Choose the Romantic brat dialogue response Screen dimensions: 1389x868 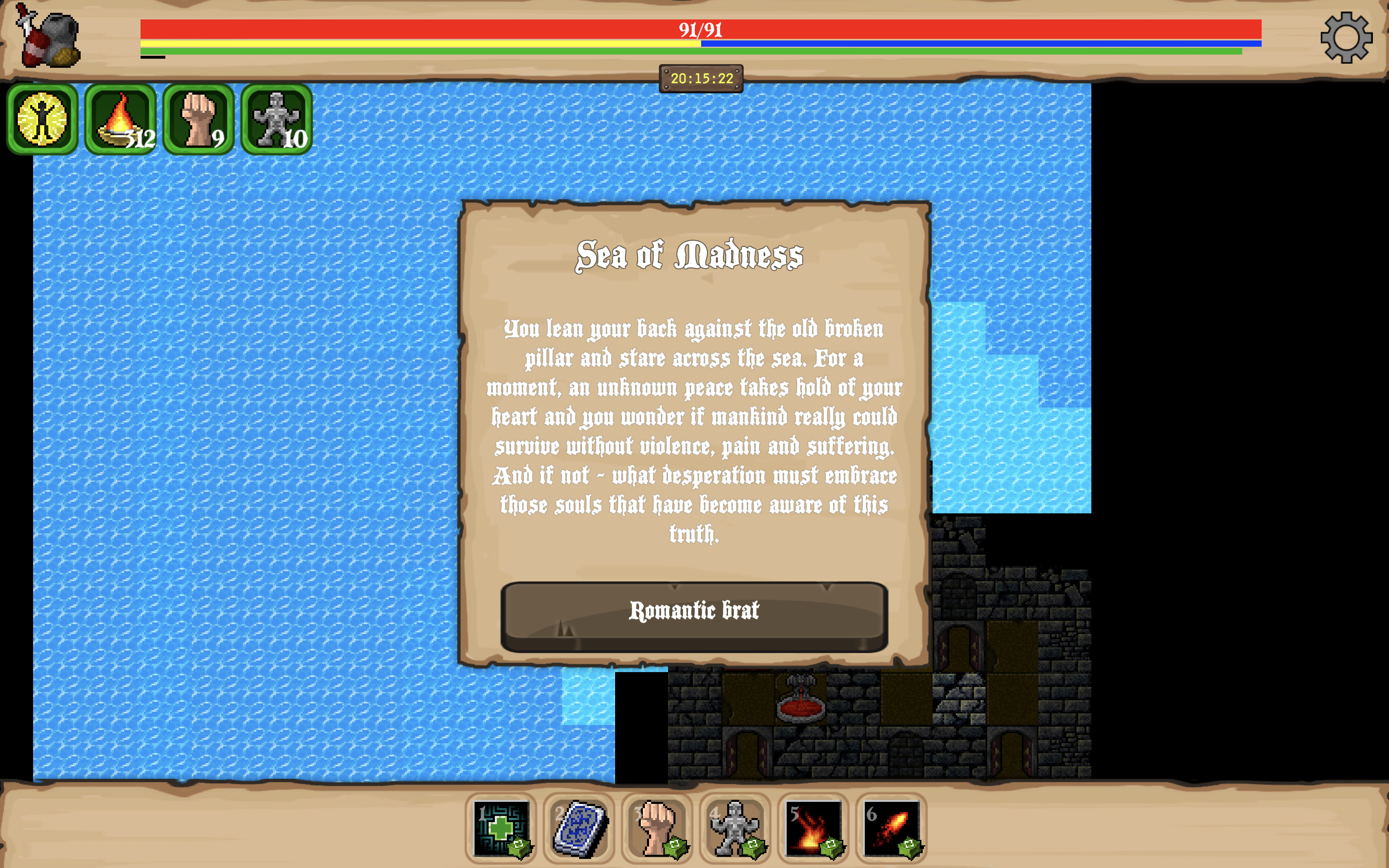click(694, 612)
